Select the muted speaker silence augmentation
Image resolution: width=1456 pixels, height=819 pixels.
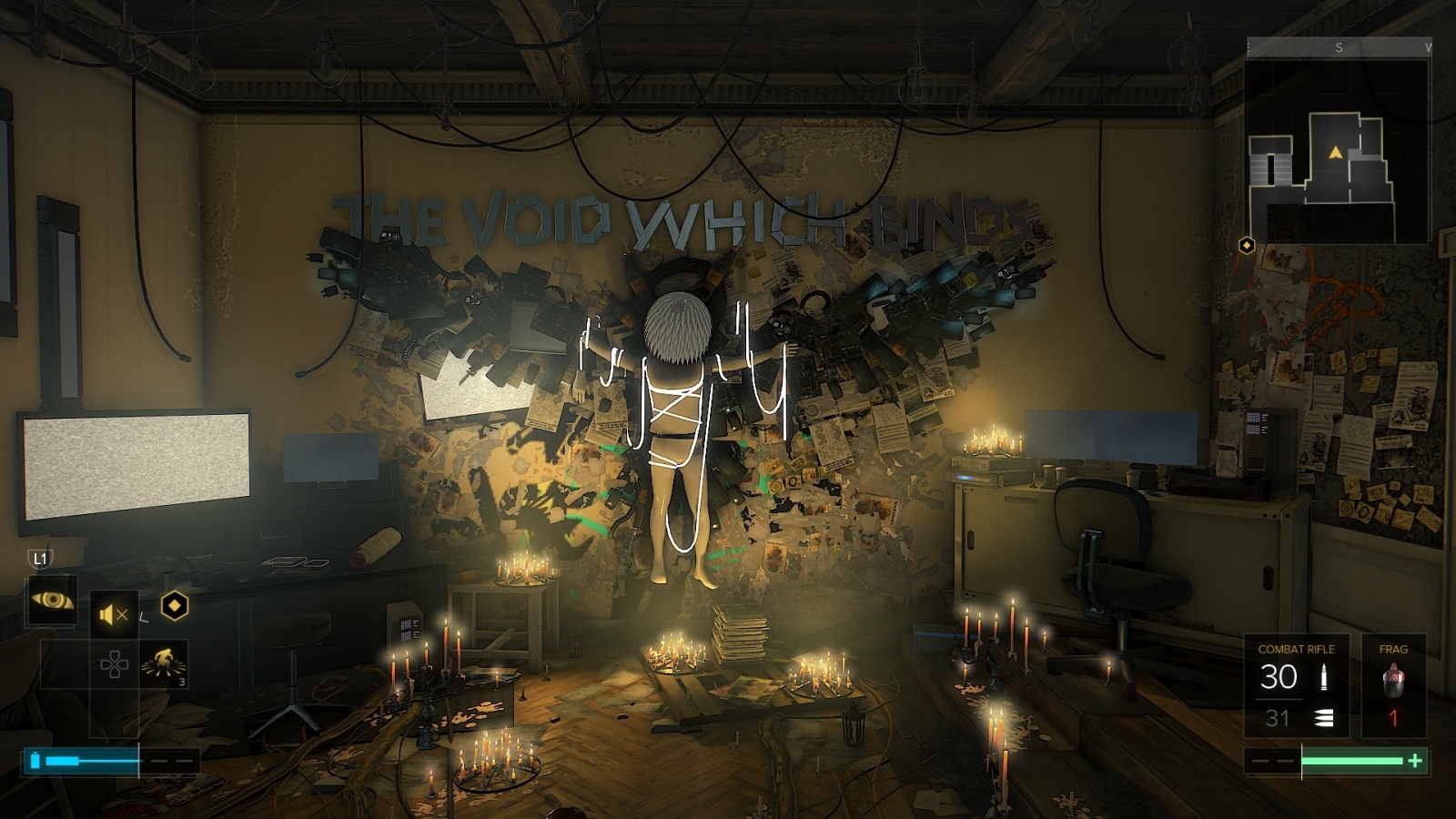point(113,615)
